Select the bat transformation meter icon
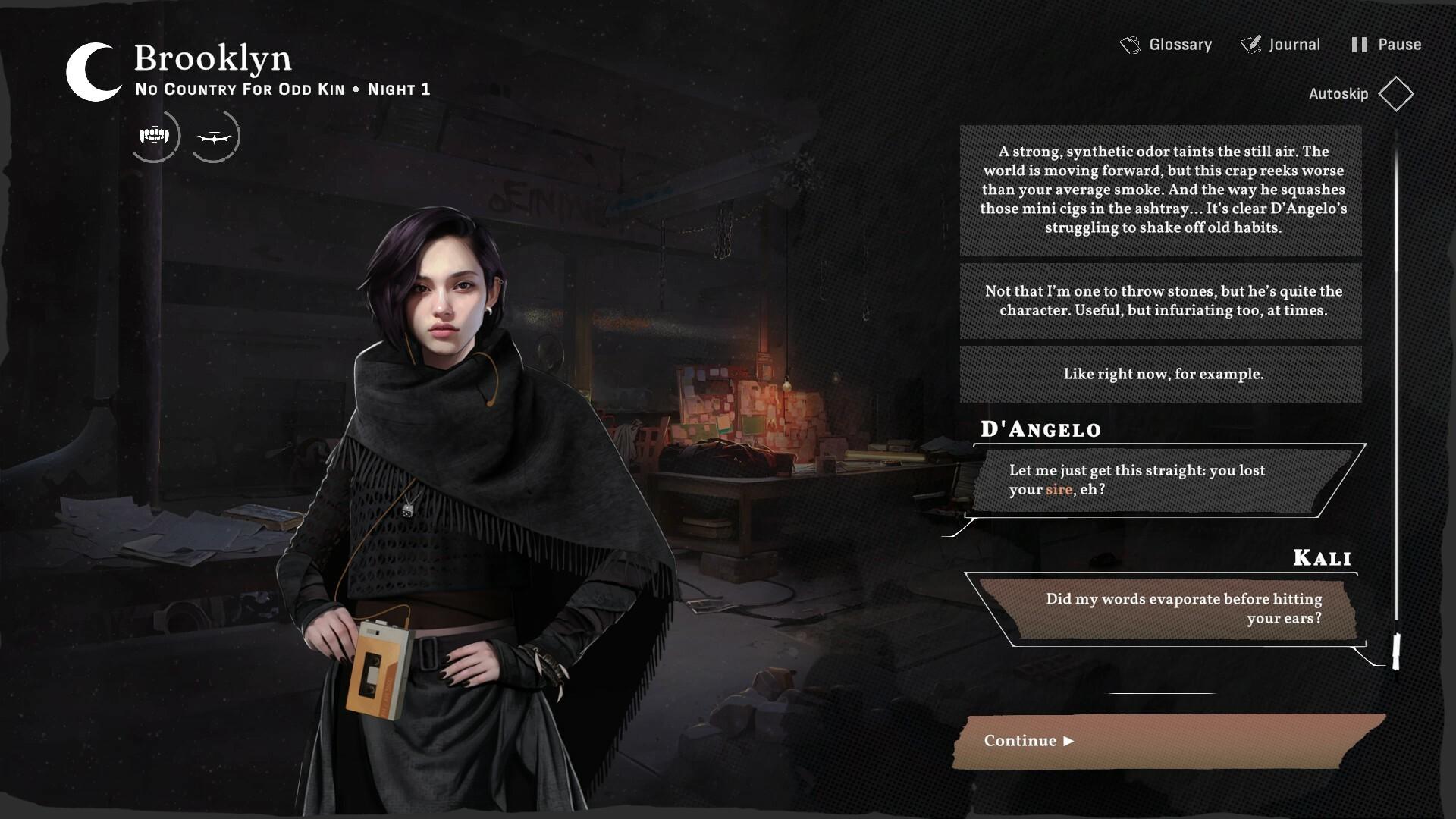Viewport: 1456px width, 819px height. coord(215,135)
